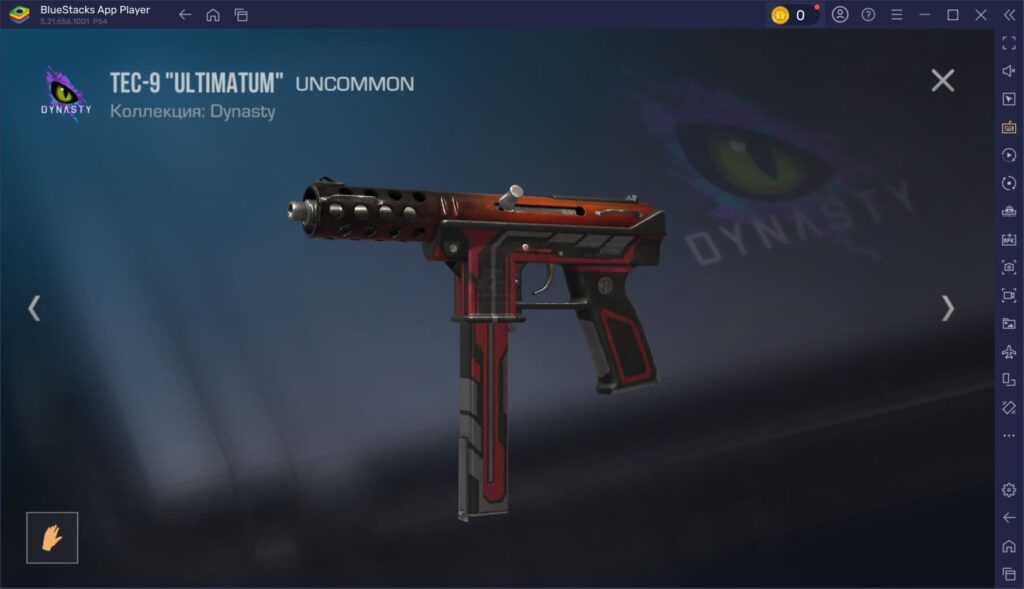Toggle the hand view icon
Viewport: 1024px width, 589px height.
pyautogui.click(x=52, y=538)
